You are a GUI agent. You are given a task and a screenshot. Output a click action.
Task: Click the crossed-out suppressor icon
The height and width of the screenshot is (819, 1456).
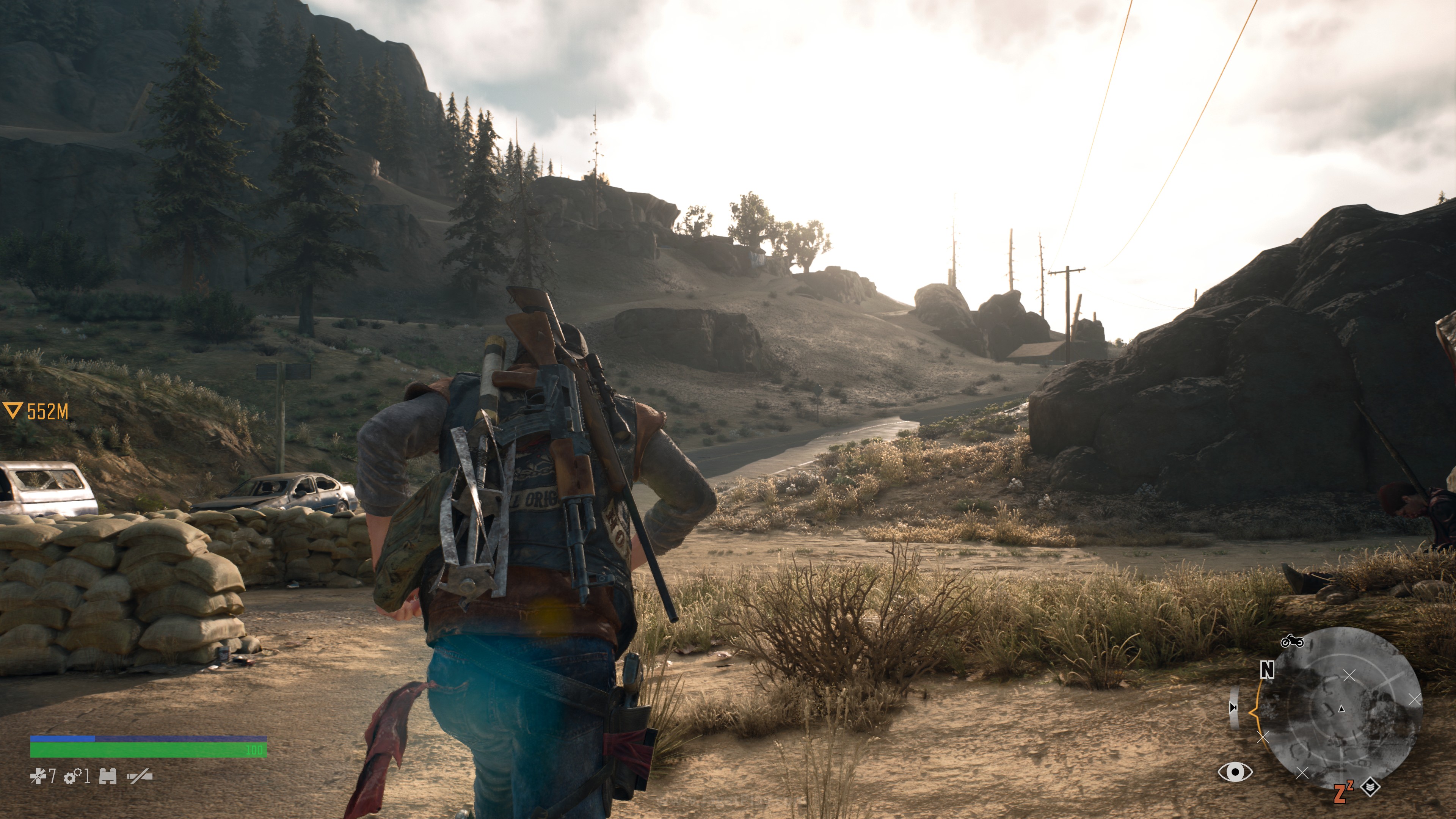point(140,777)
